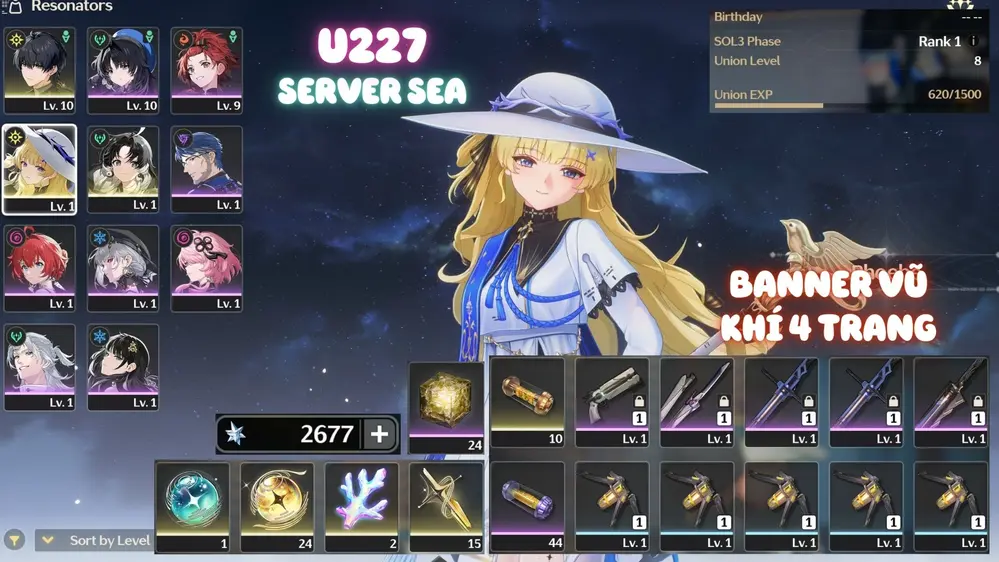Choose the resonator wearing a blue beret
Viewport: 999px width, 562px height.
[123, 69]
